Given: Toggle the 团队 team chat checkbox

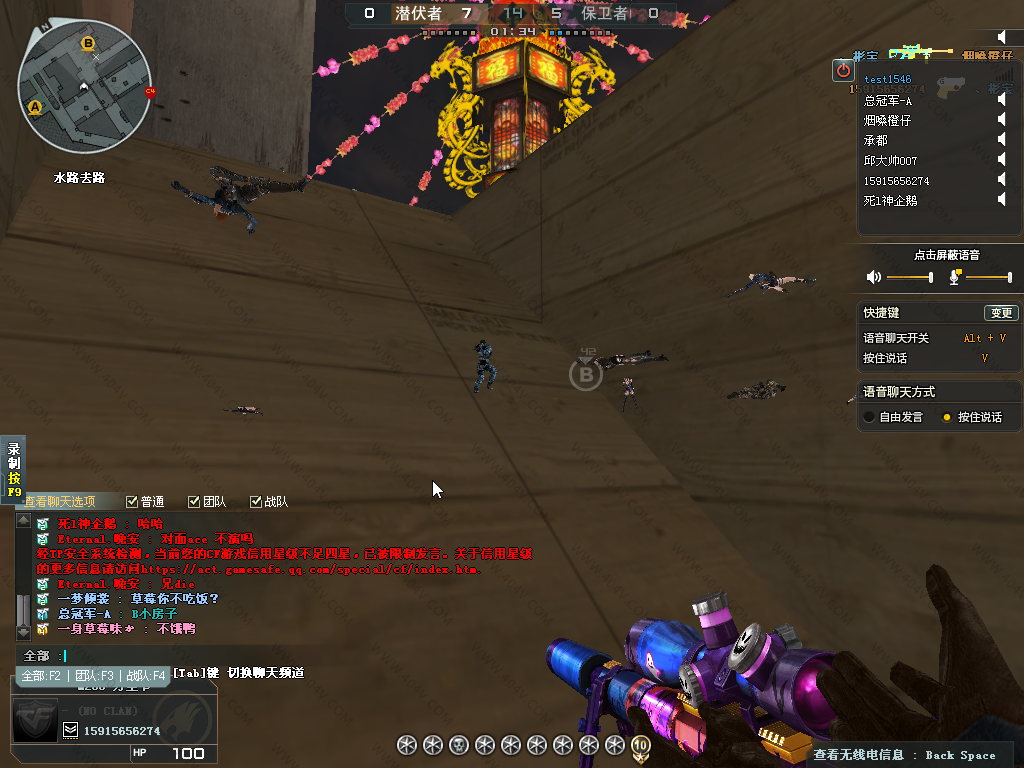Looking at the screenshot, I should [x=194, y=502].
